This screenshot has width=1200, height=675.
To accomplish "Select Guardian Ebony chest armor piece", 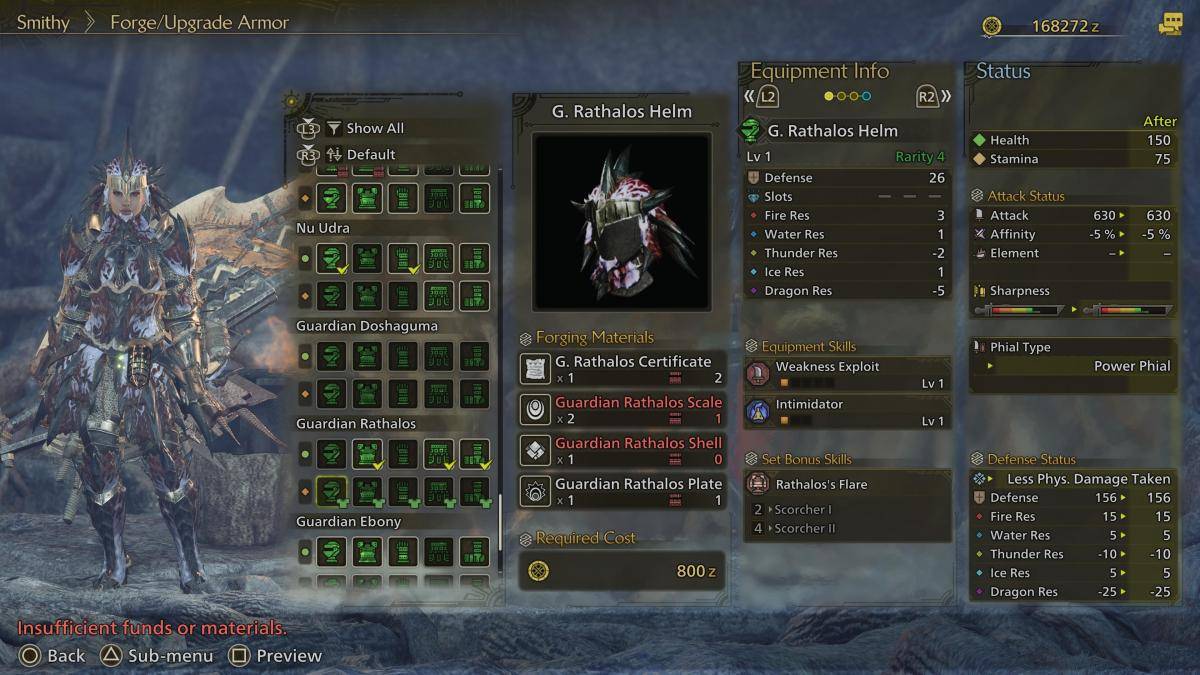I will (x=367, y=552).
